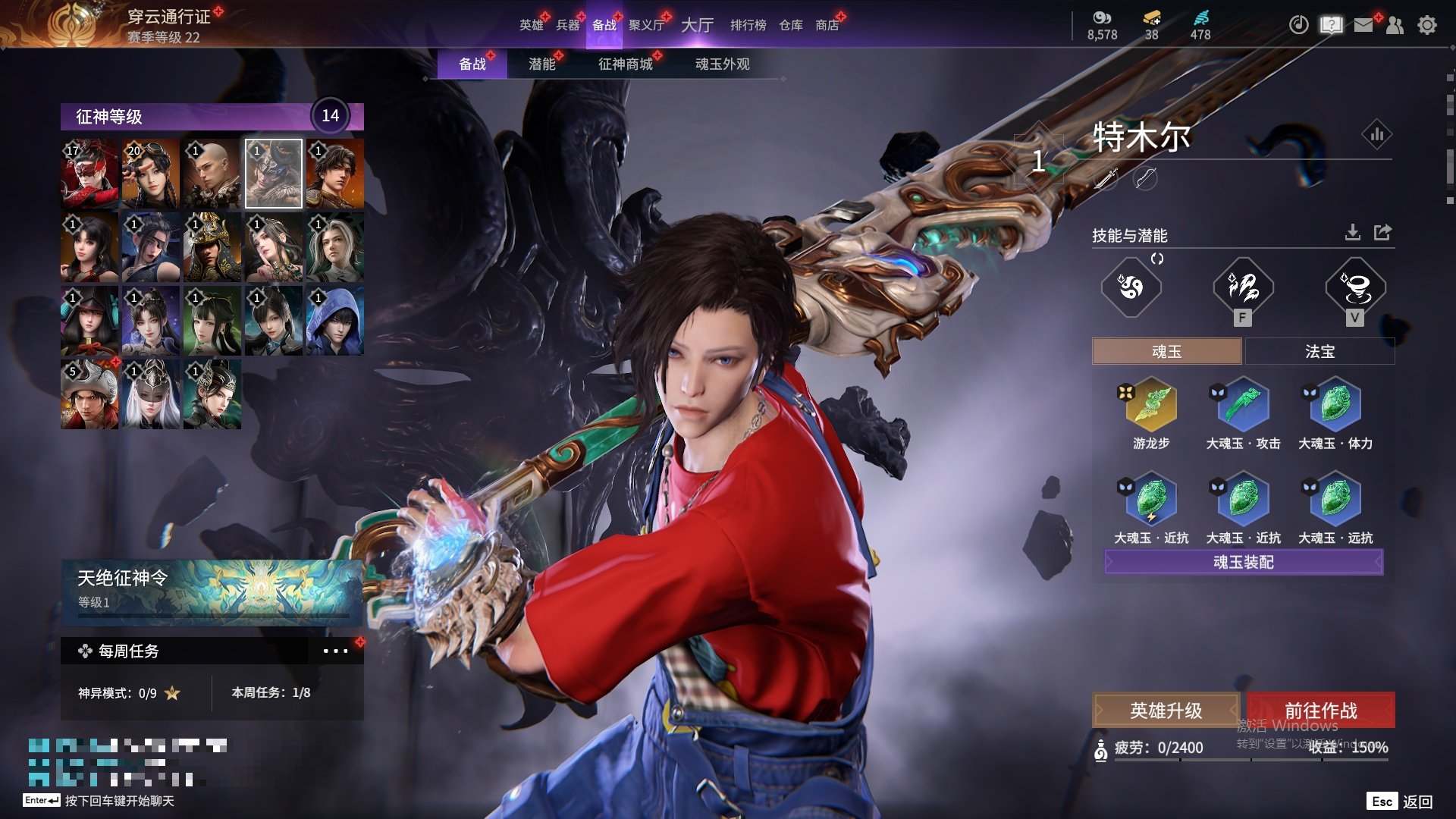
Task: Open the 排行榜 leaderboard
Action: tap(748, 25)
